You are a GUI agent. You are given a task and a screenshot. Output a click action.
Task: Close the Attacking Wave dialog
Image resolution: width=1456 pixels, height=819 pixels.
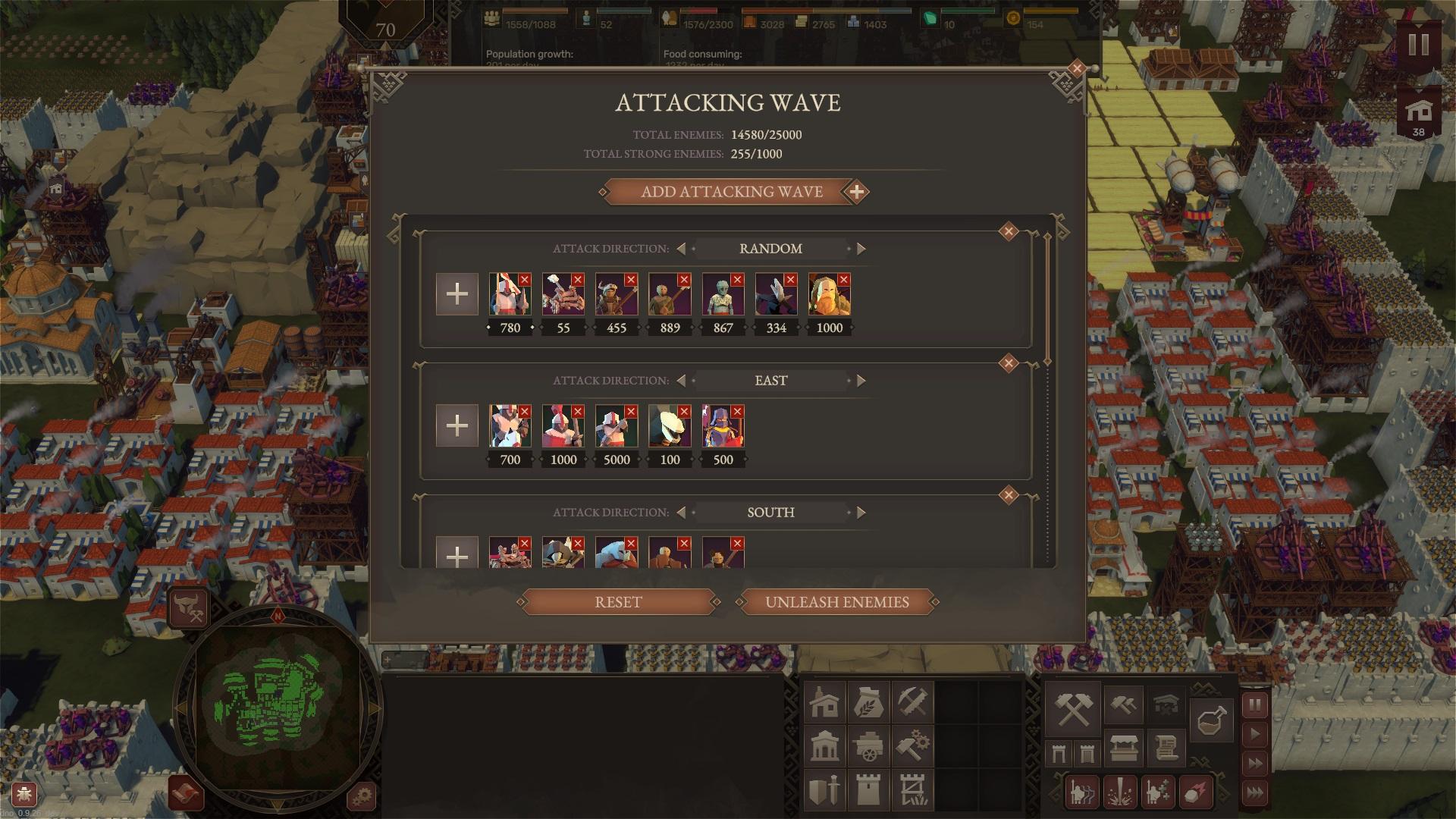click(x=1076, y=69)
